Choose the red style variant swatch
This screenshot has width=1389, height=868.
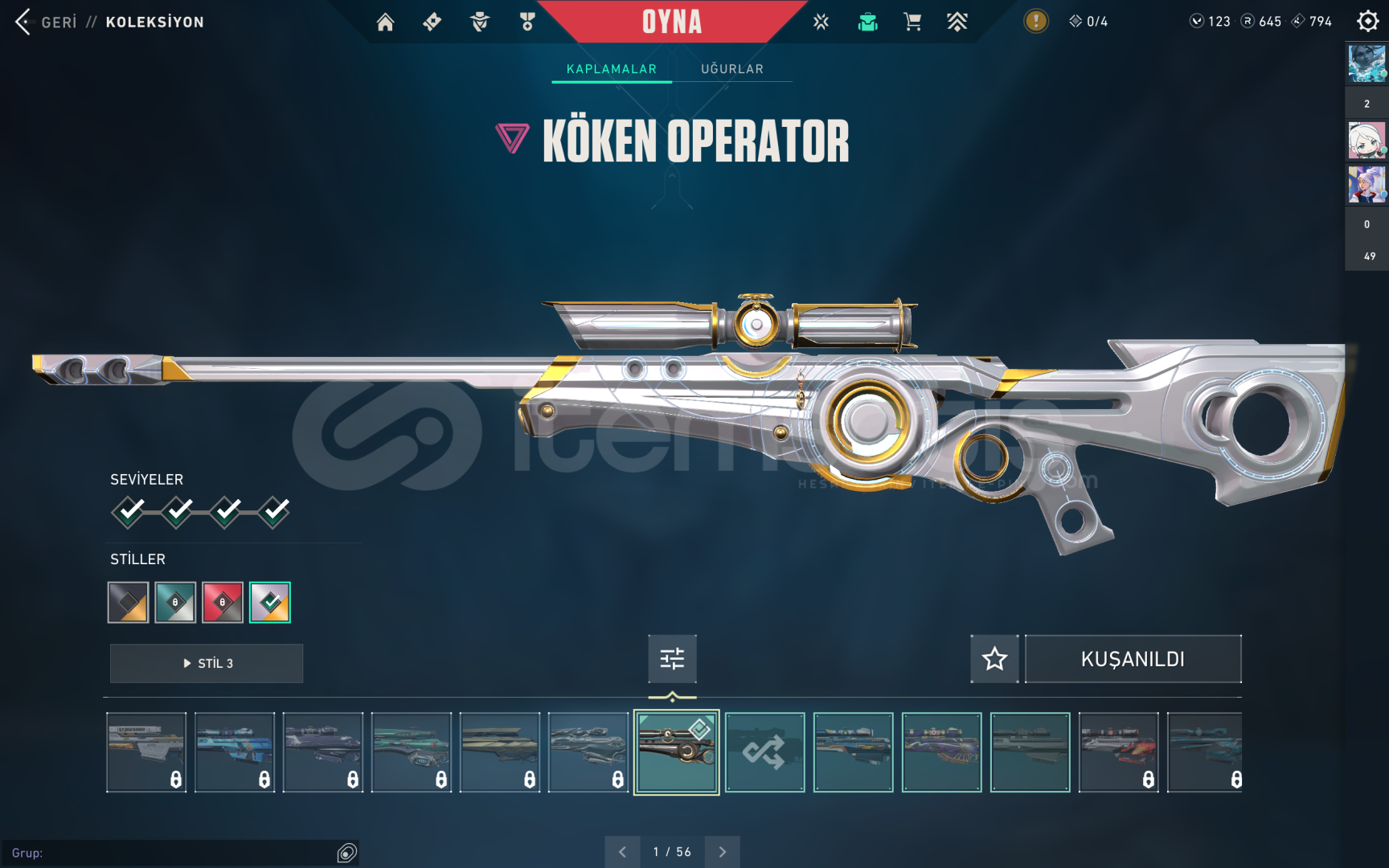pyautogui.click(x=223, y=602)
